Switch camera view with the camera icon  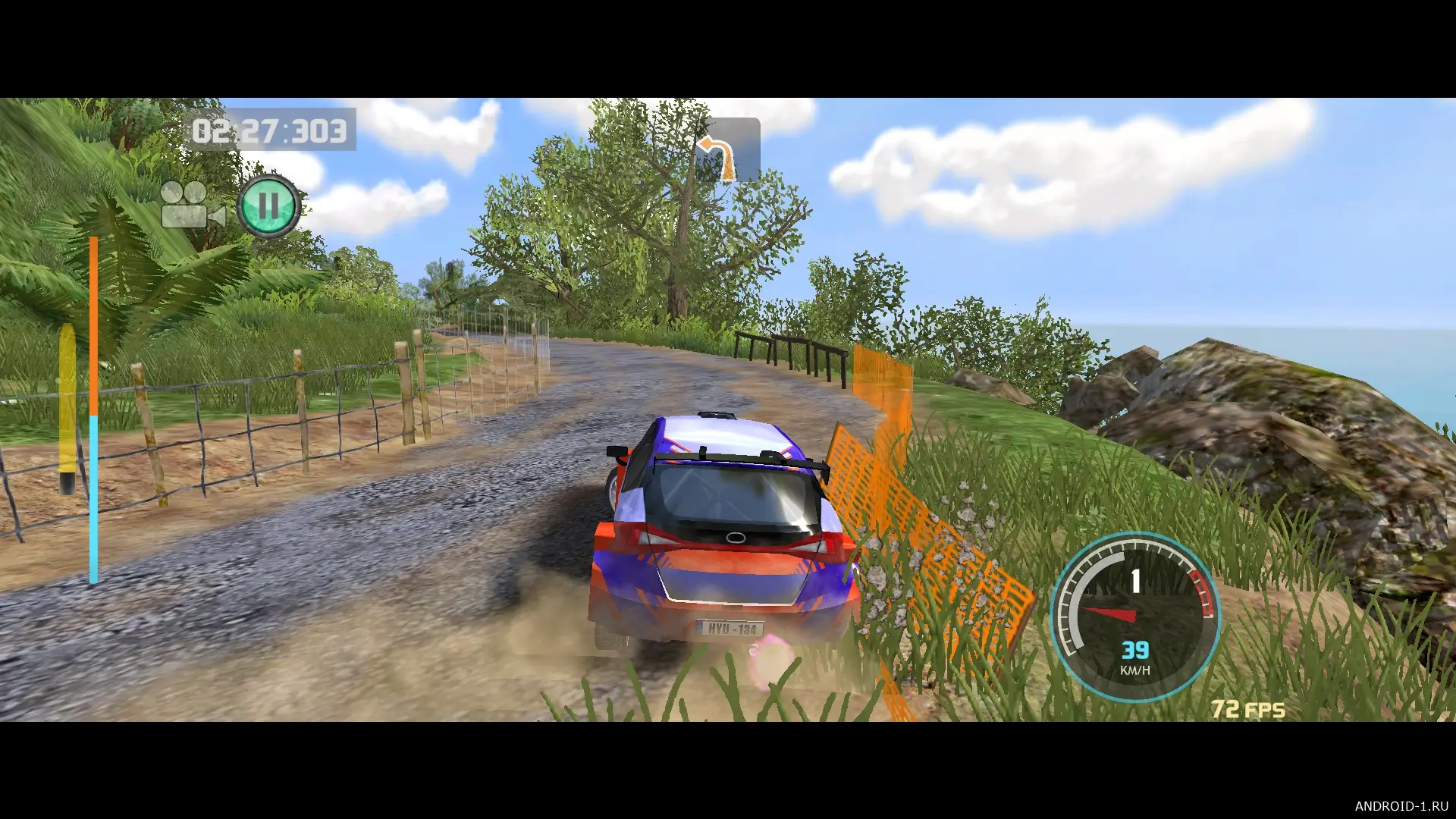(191, 206)
